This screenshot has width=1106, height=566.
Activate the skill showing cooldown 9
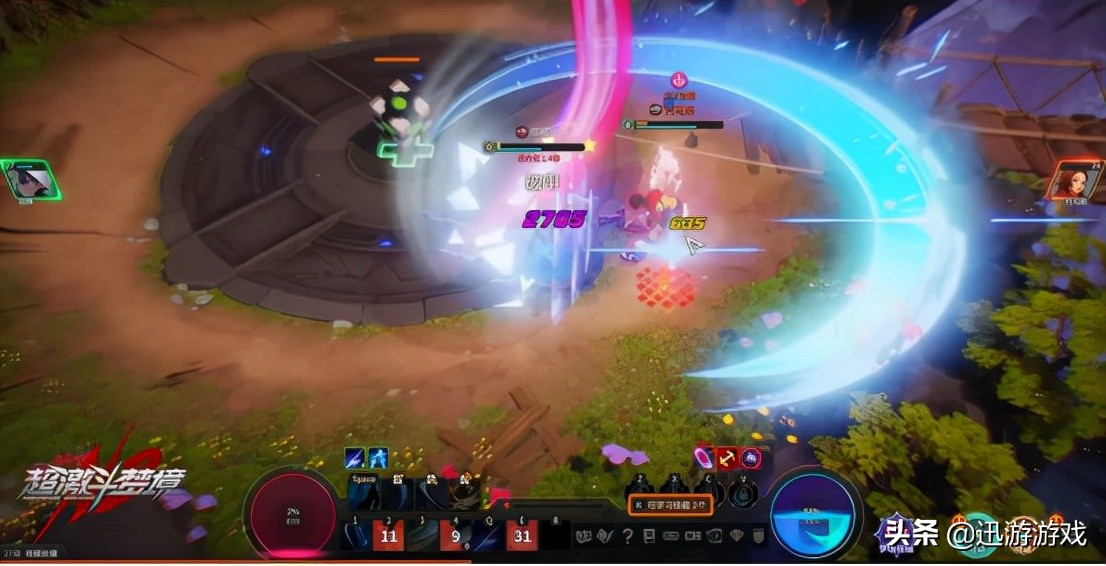456,536
